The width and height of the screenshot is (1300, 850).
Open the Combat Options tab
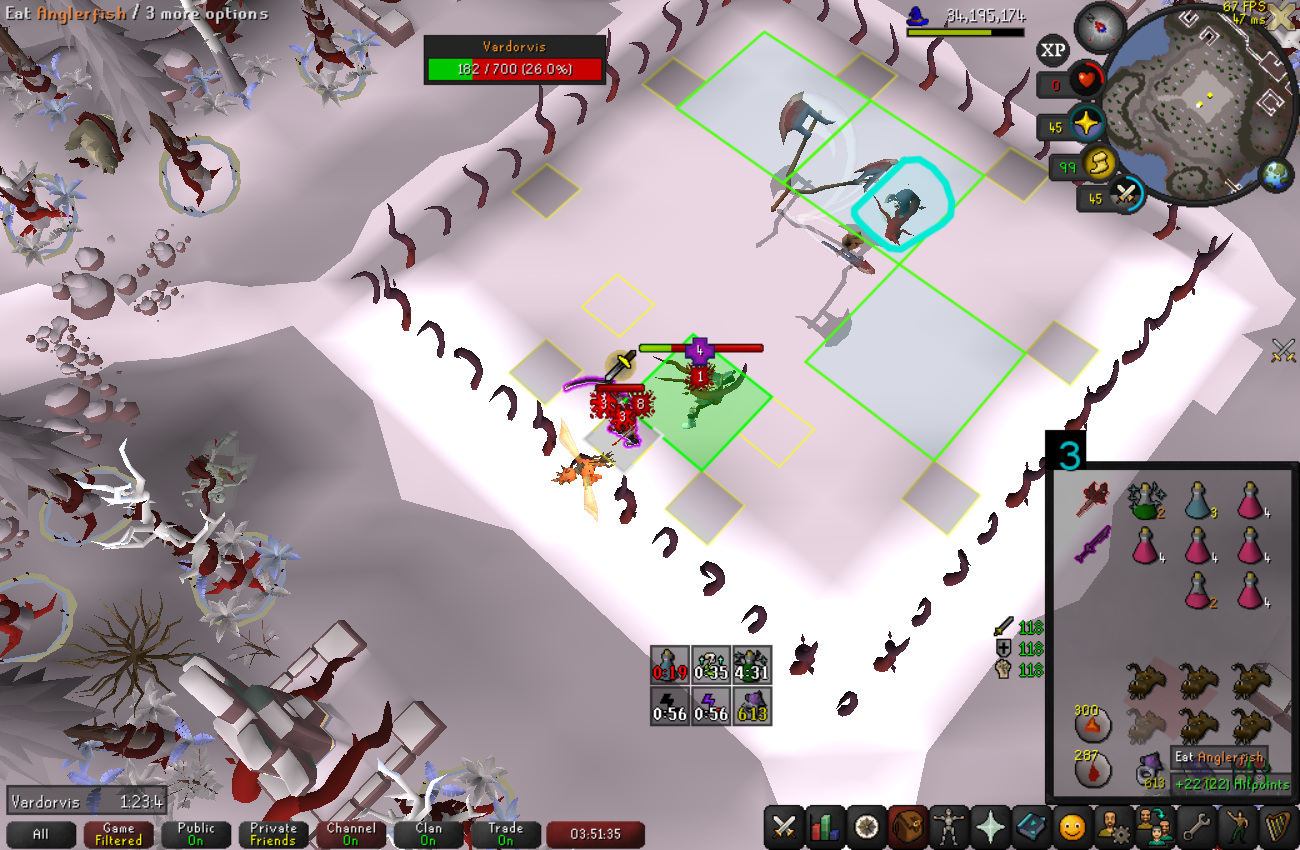click(785, 827)
